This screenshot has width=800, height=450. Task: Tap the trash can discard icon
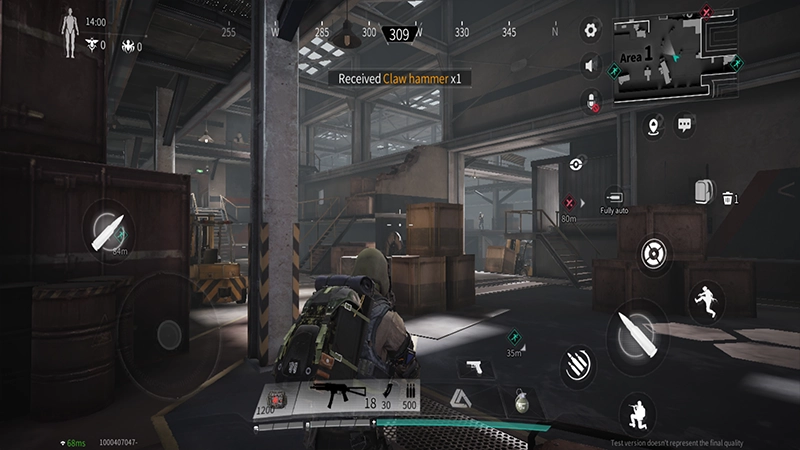tap(728, 198)
